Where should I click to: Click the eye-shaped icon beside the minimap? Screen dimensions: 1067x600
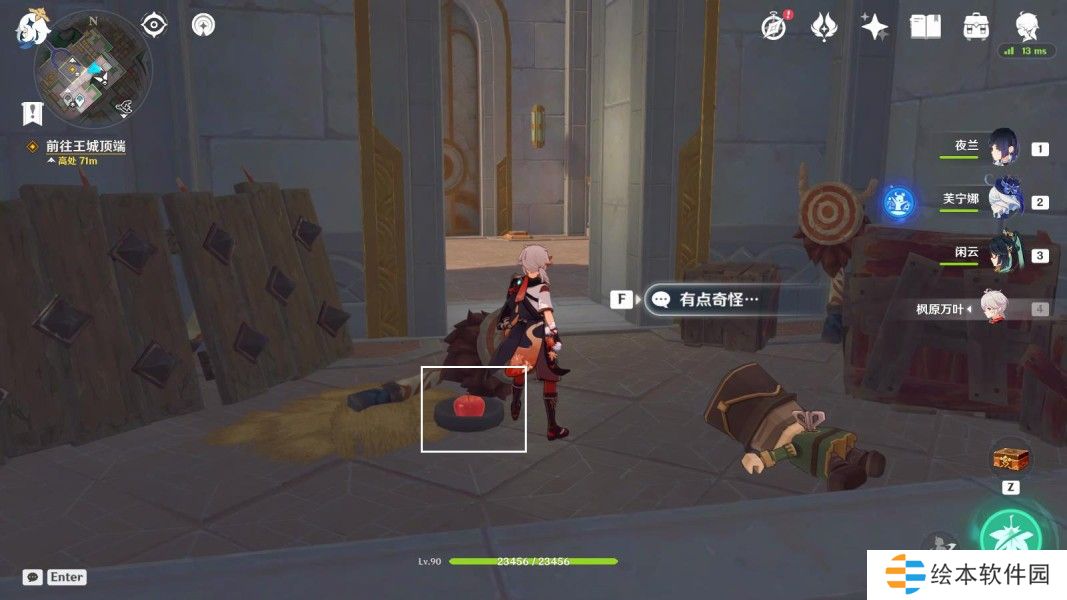click(x=154, y=24)
